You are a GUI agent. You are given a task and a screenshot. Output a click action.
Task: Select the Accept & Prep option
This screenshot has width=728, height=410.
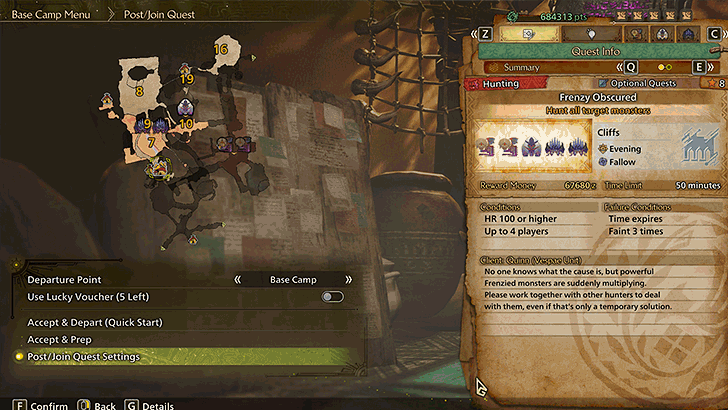(x=66, y=339)
